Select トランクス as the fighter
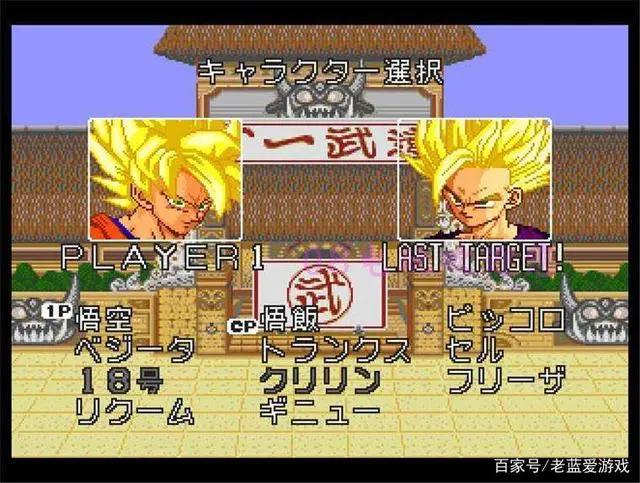This screenshot has width=640, height=483. [334, 350]
